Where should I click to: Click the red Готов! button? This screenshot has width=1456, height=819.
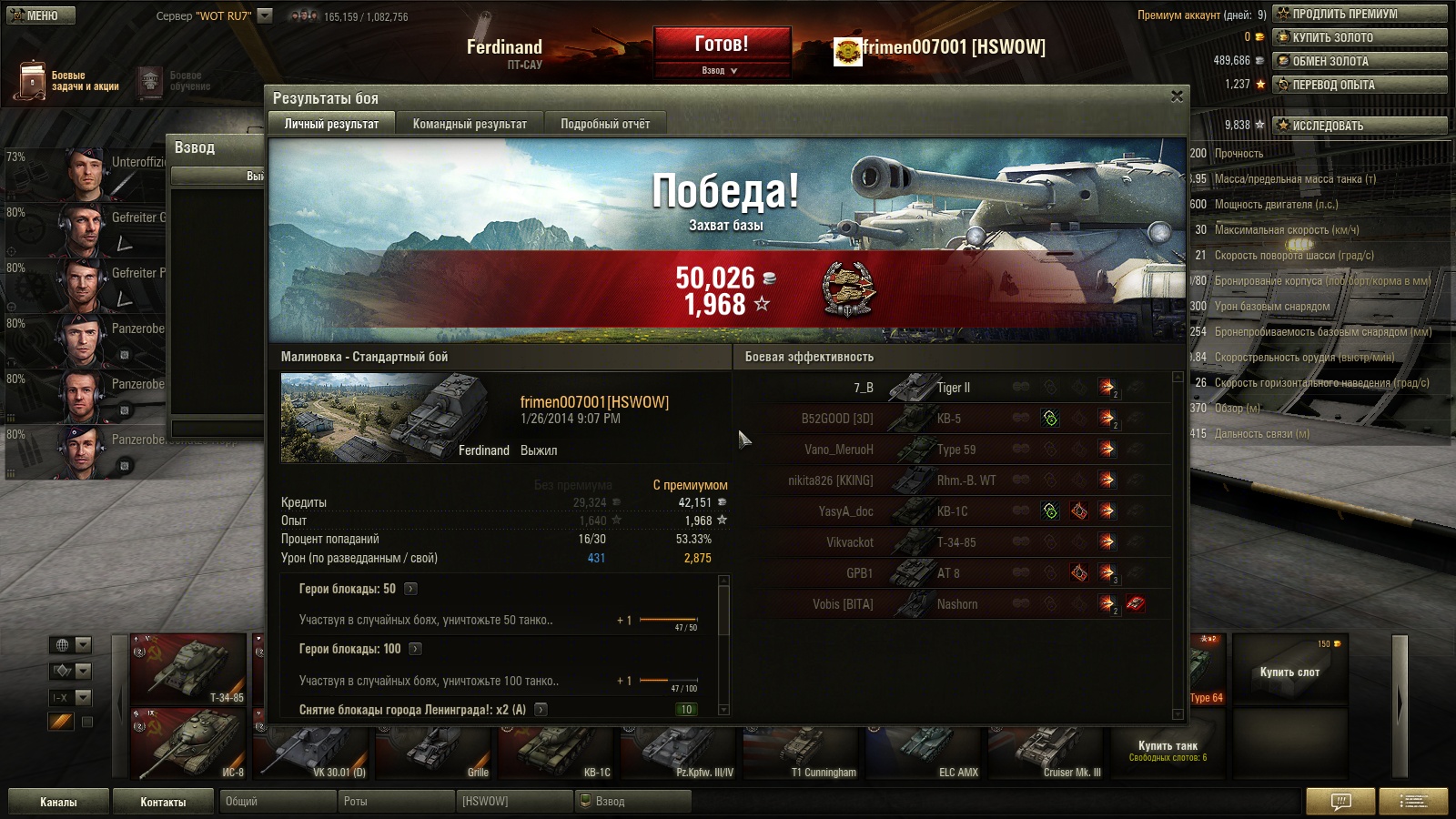(x=722, y=44)
